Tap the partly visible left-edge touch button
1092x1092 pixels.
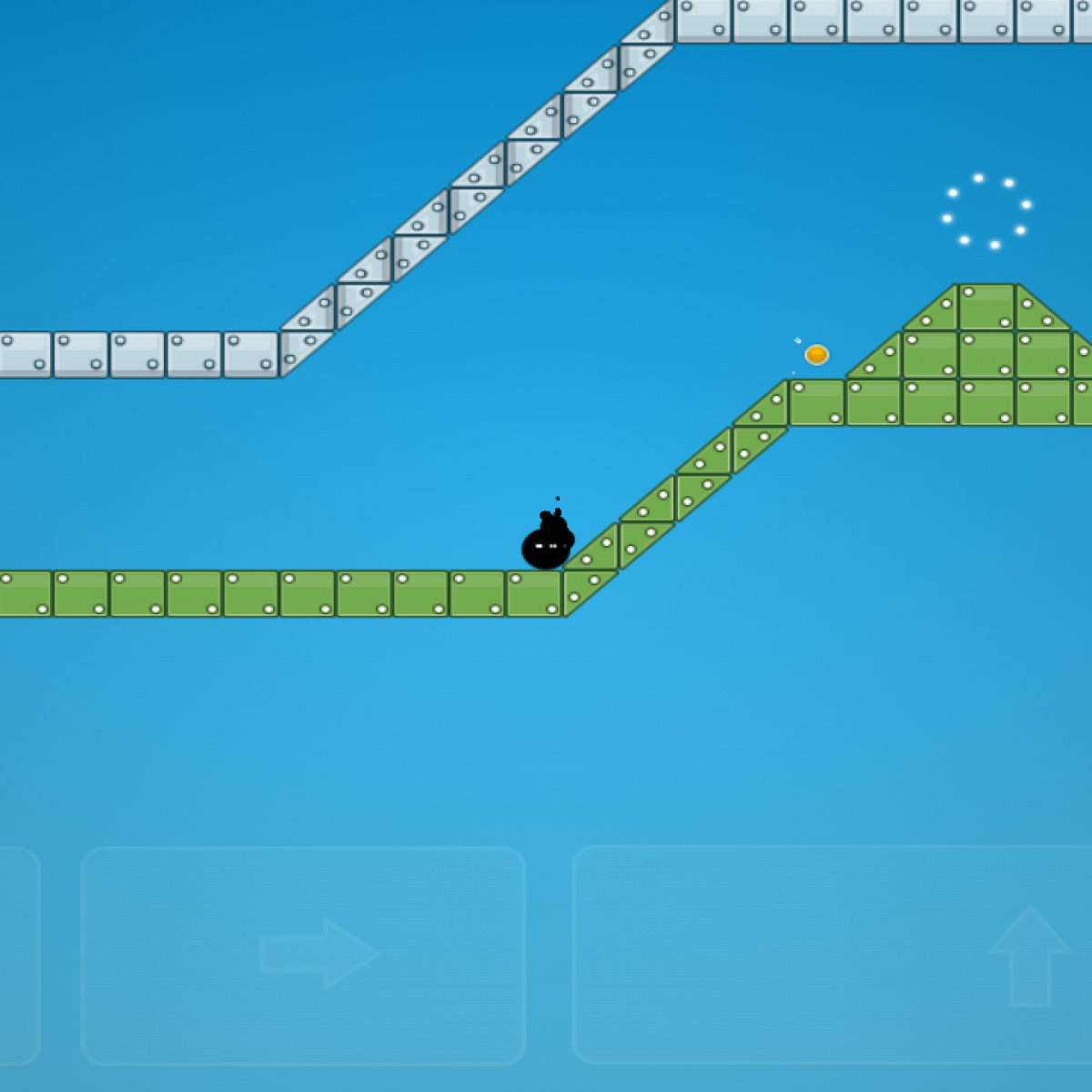[x=17, y=955]
